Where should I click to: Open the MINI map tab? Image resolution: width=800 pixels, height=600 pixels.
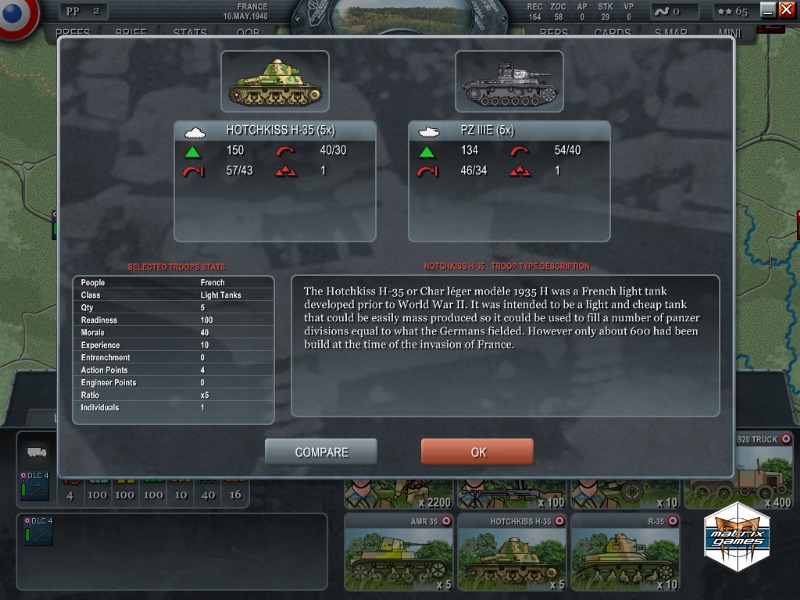point(729,33)
